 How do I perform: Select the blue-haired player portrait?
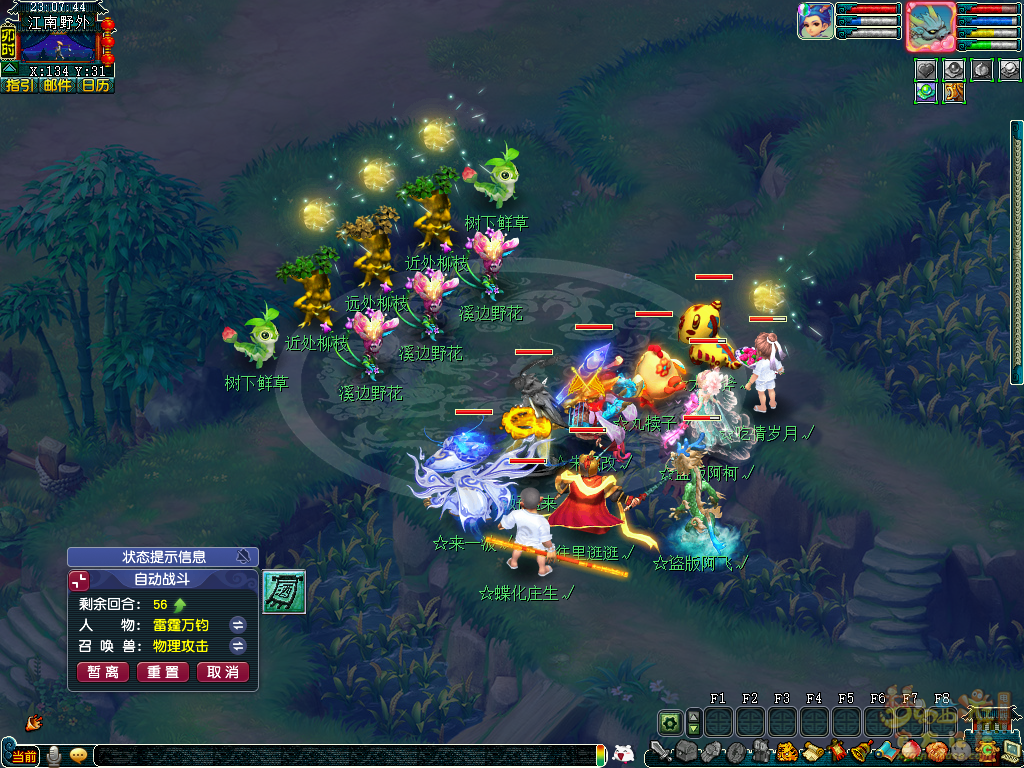pyautogui.click(x=815, y=21)
